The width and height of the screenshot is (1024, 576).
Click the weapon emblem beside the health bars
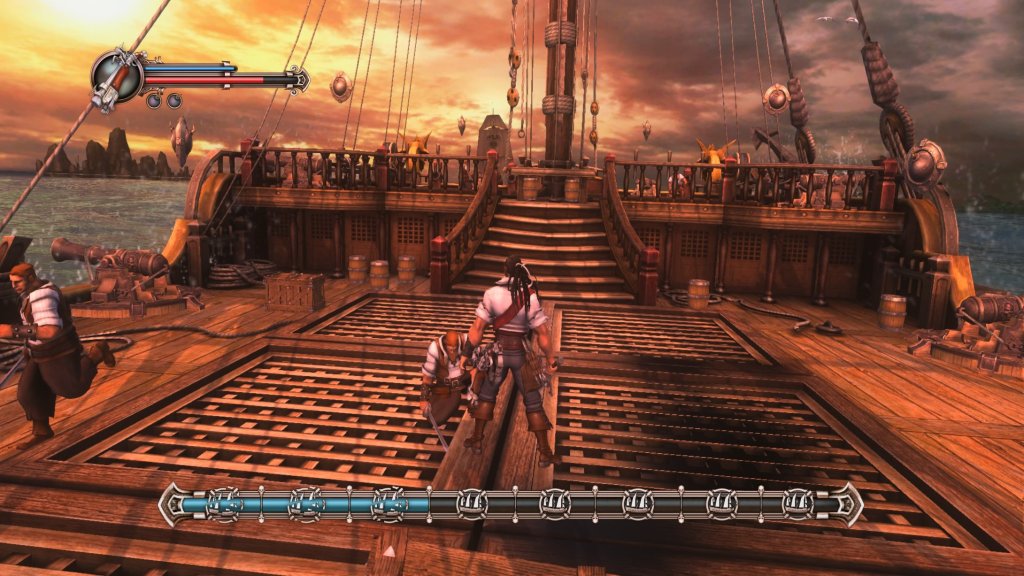(116, 78)
